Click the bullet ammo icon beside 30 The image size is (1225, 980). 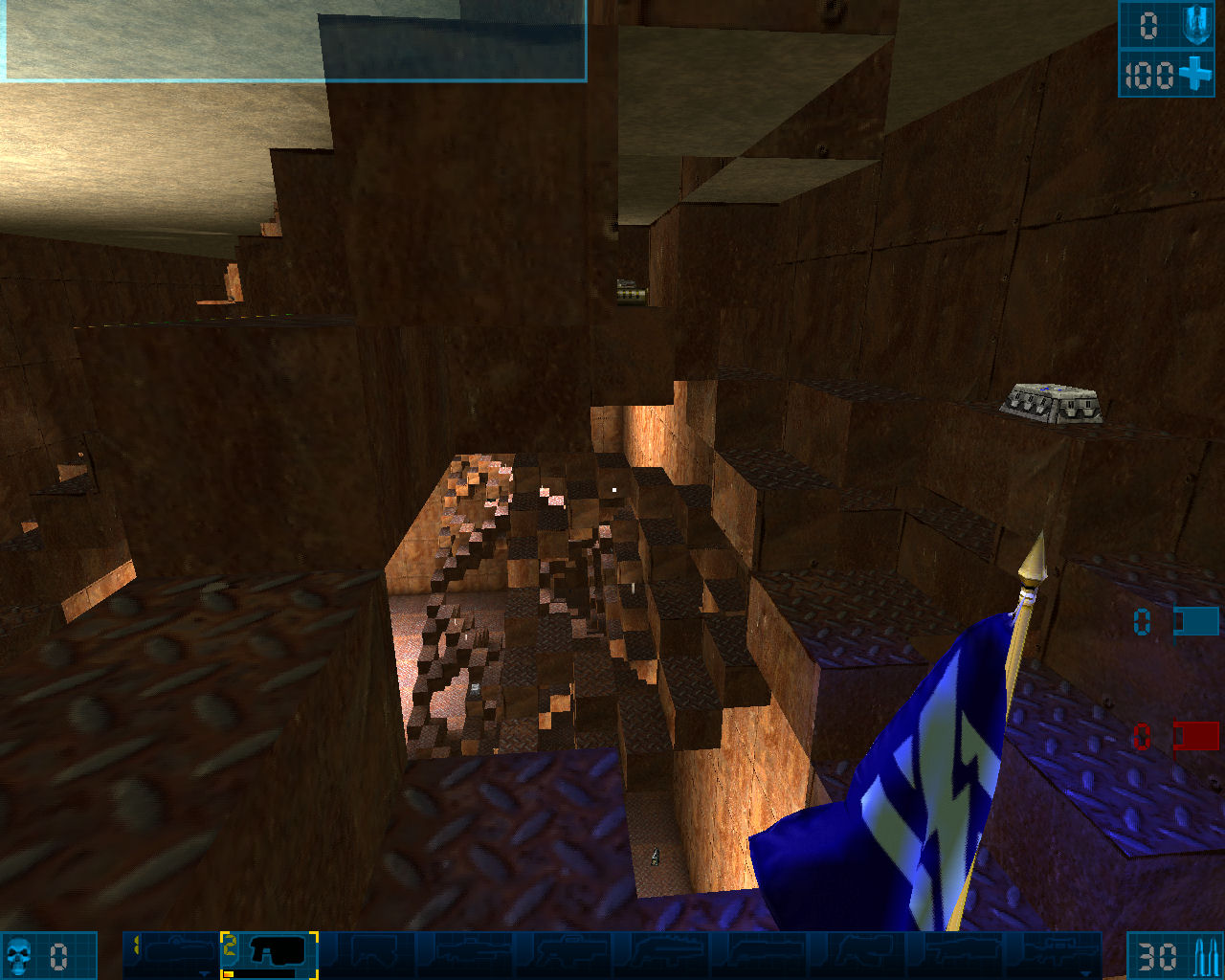pos(1204,954)
